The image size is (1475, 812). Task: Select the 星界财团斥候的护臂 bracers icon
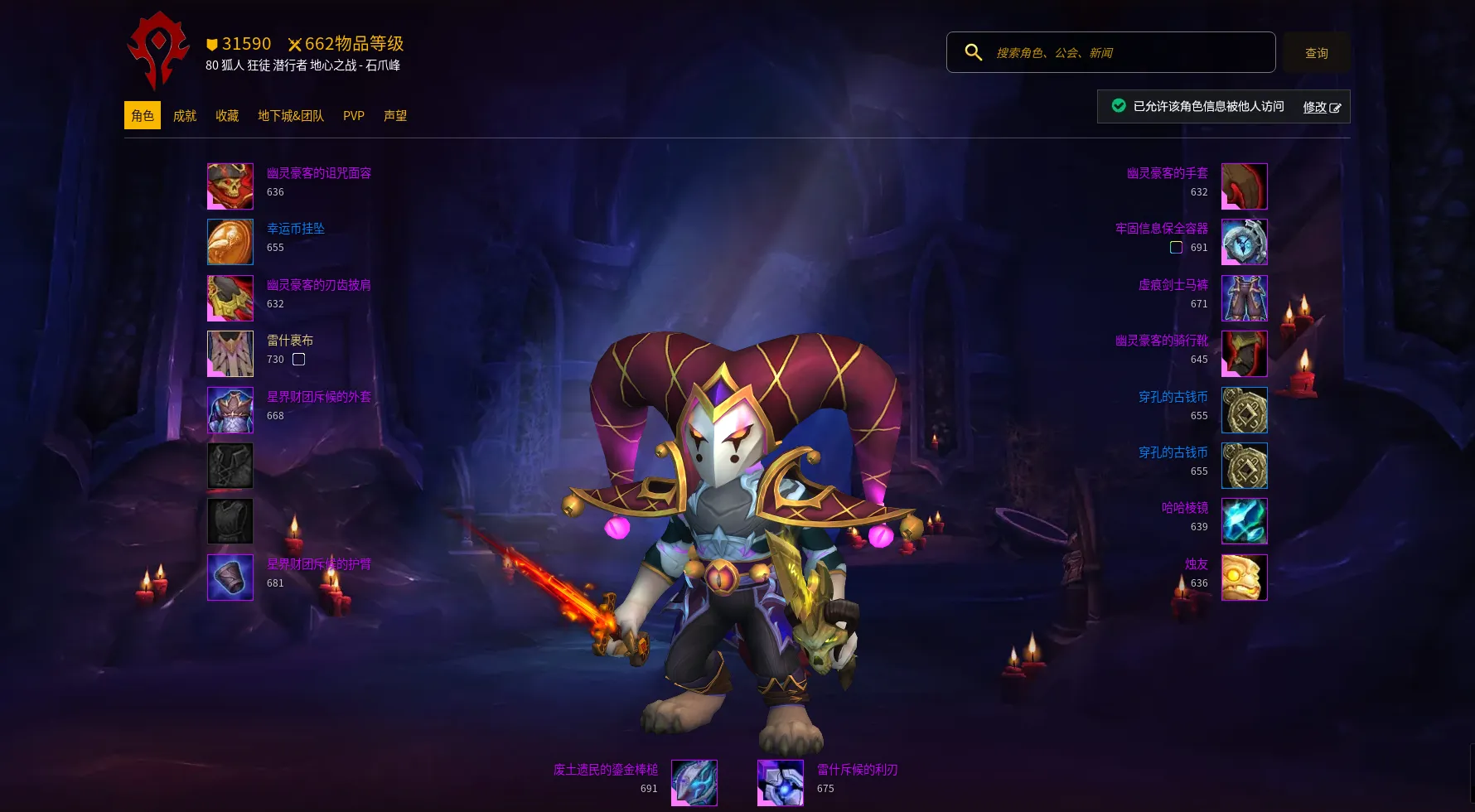coord(230,578)
